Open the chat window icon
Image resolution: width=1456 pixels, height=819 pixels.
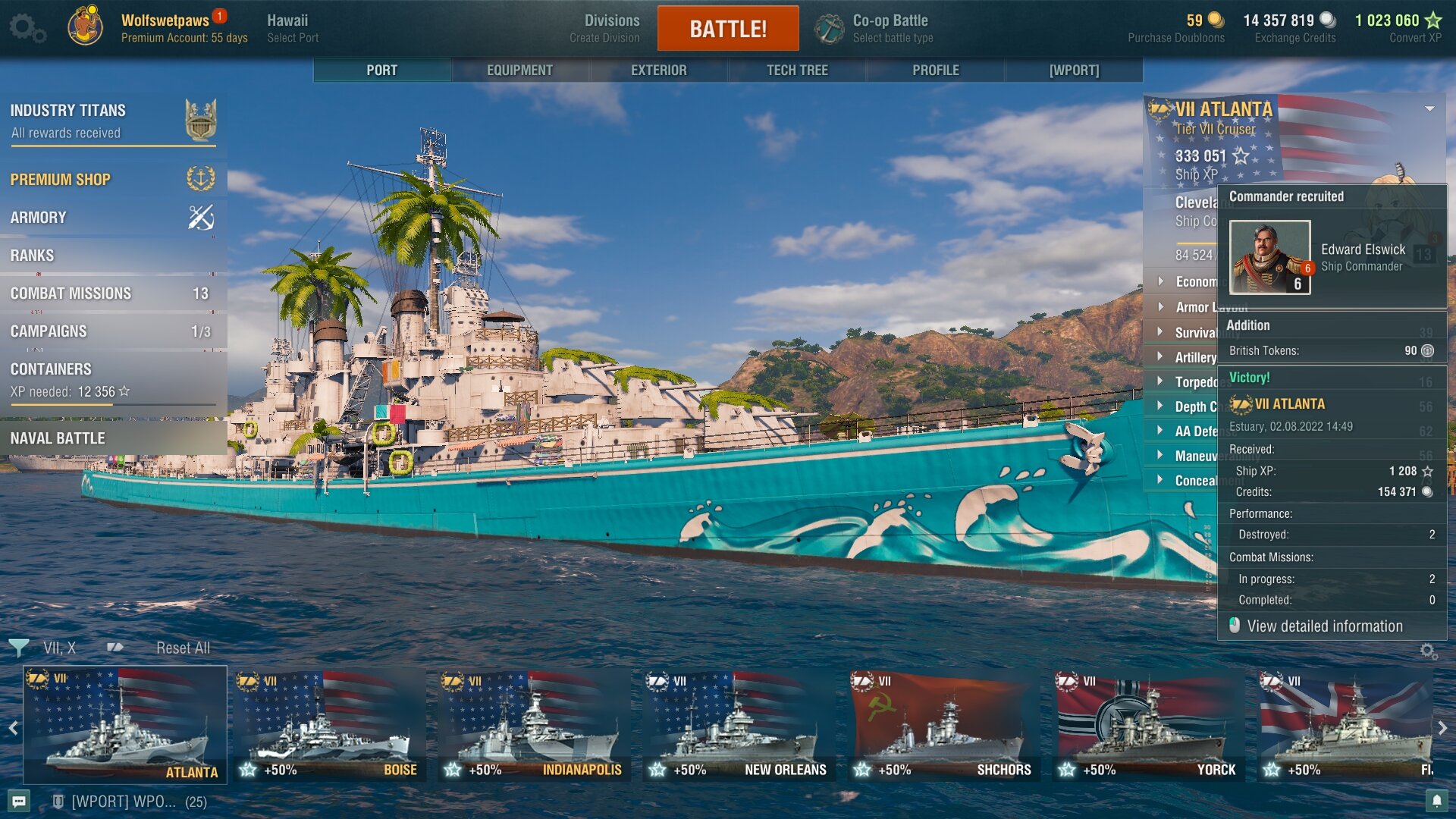coord(20,802)
